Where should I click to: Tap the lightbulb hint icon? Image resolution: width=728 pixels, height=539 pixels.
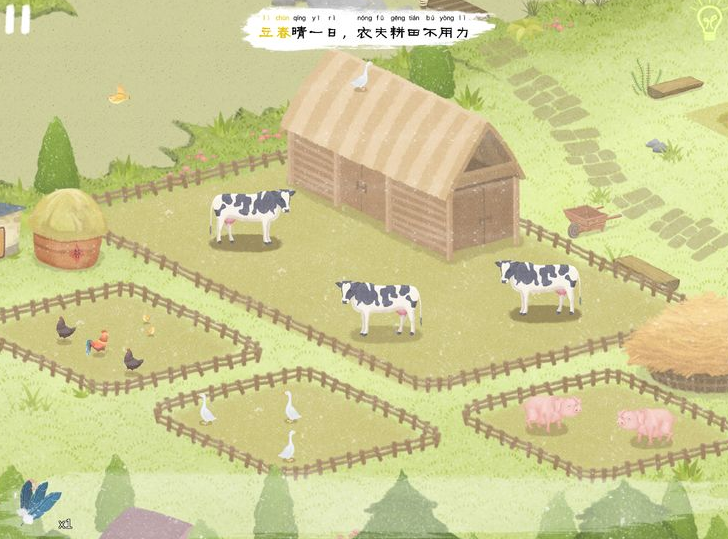pyautogui.click(x=707, y=19)
